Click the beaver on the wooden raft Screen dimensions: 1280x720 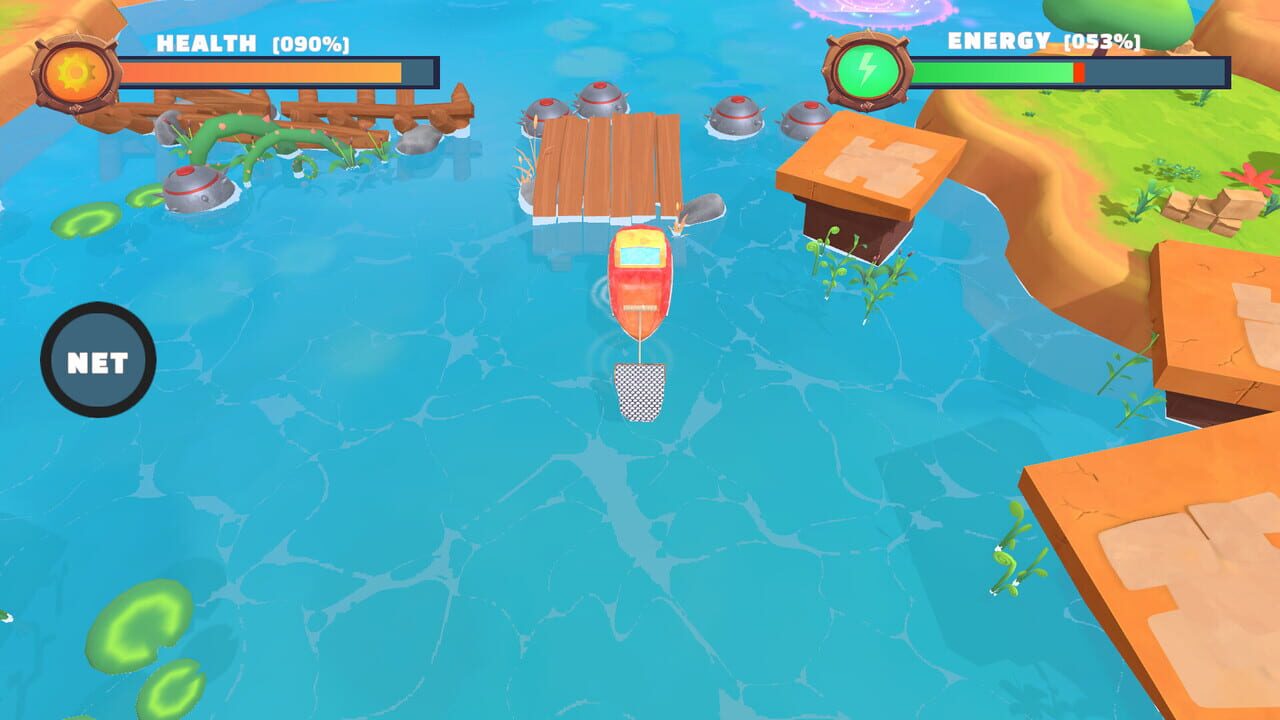[x=698, y=212]
